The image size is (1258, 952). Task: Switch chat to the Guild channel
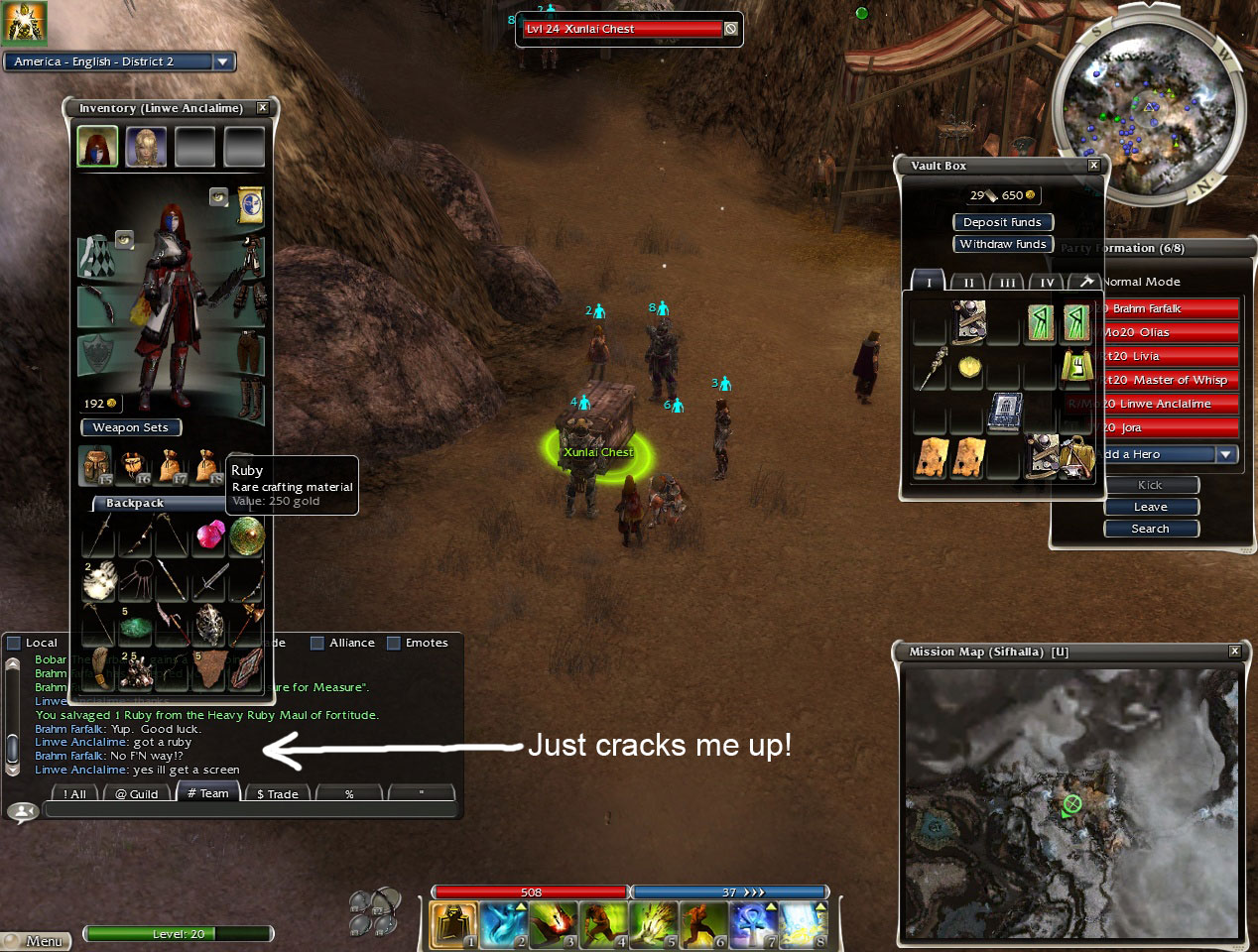[x=137, y=793]
